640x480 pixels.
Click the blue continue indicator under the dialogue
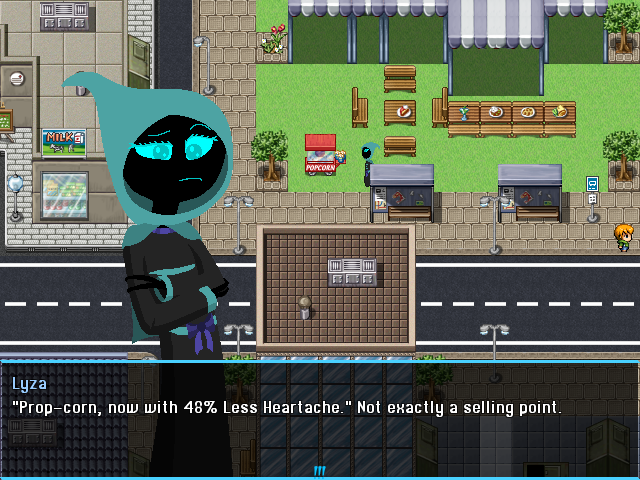click(320, 469)
